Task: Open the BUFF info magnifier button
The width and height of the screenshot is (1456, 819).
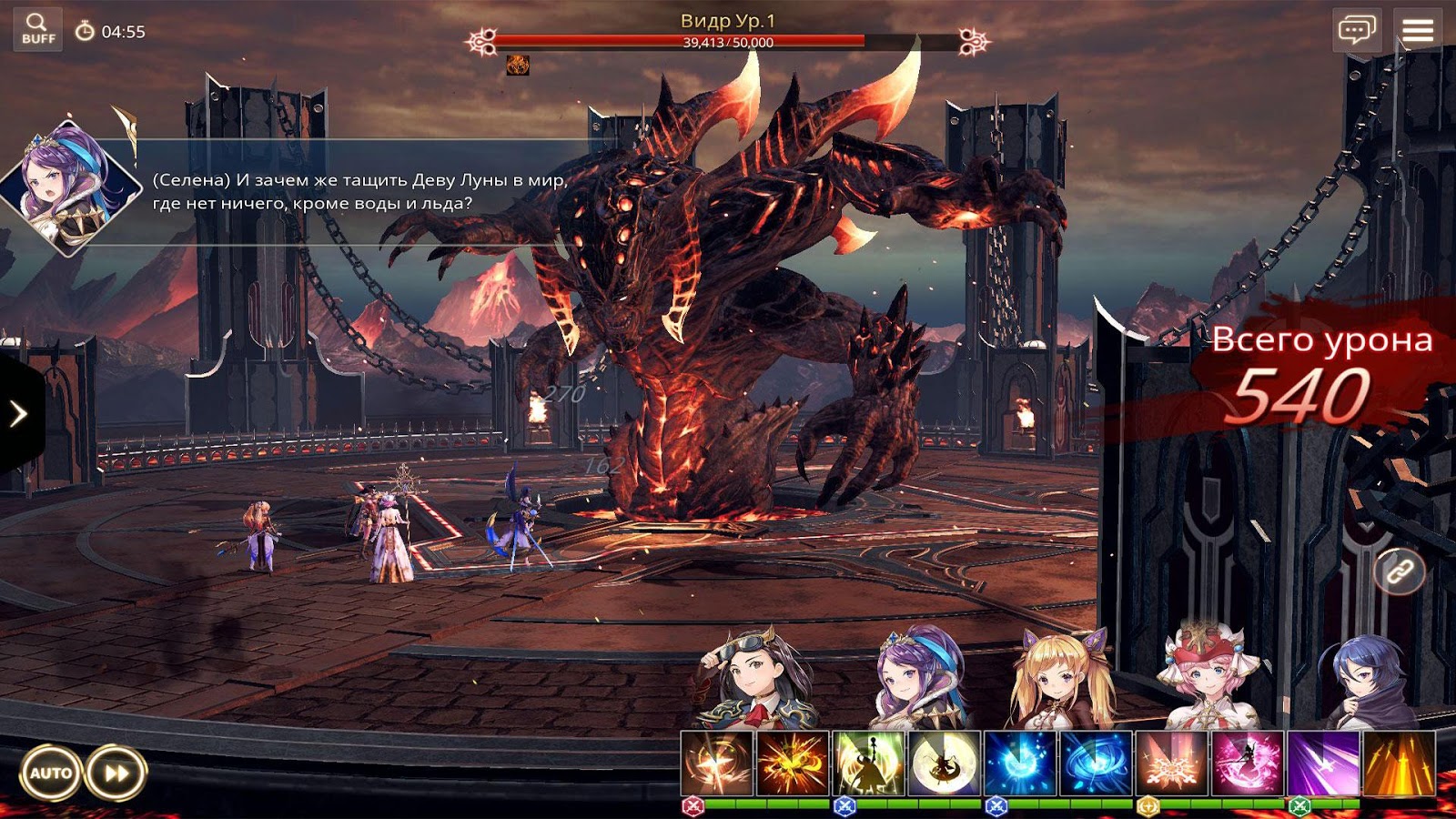Action: point(38,29)
